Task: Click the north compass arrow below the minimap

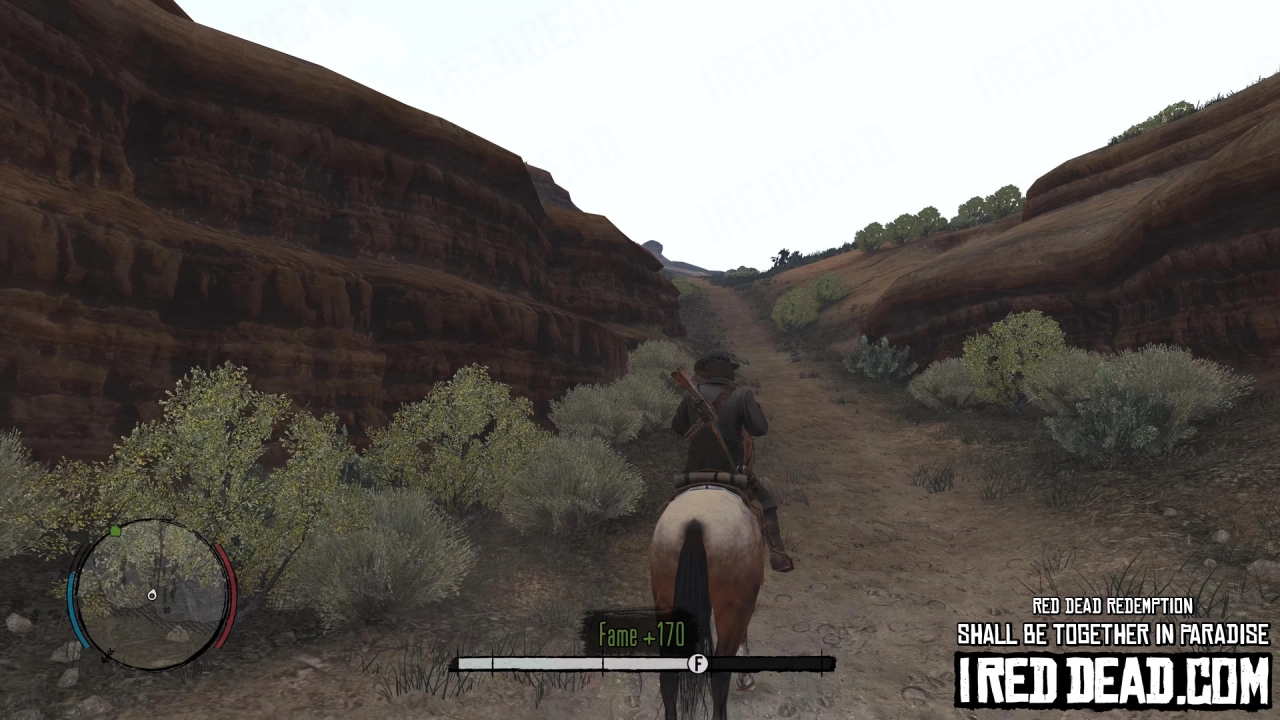Action: coord(109,656)
